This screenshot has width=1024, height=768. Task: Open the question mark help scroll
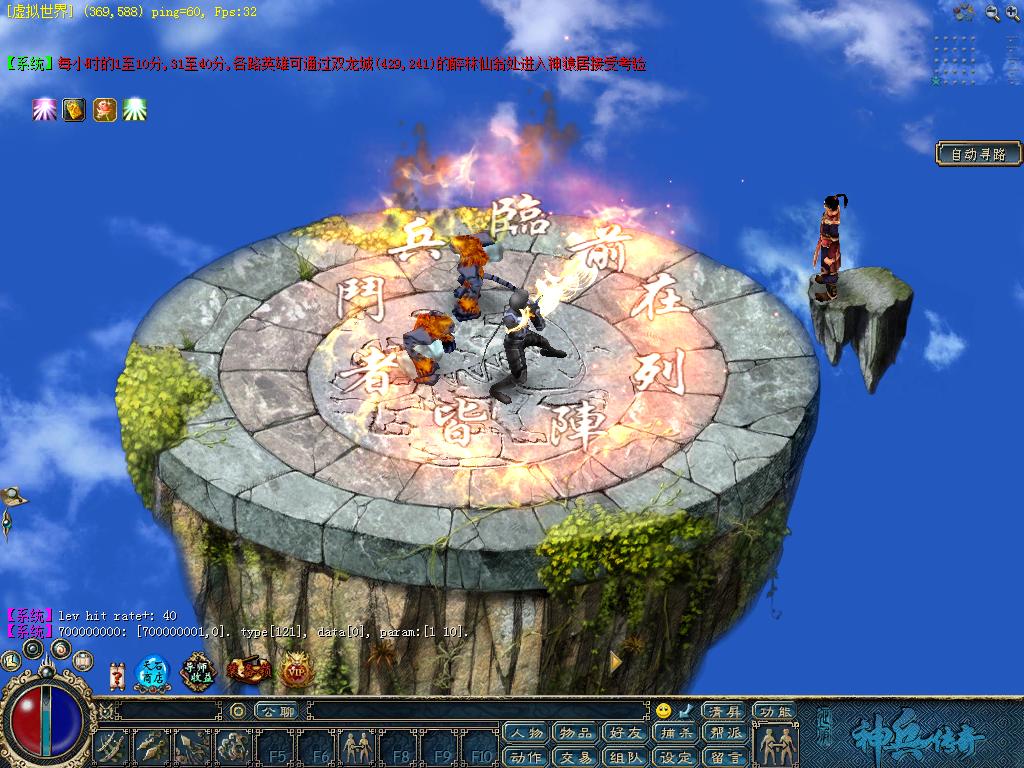[117, 675]
